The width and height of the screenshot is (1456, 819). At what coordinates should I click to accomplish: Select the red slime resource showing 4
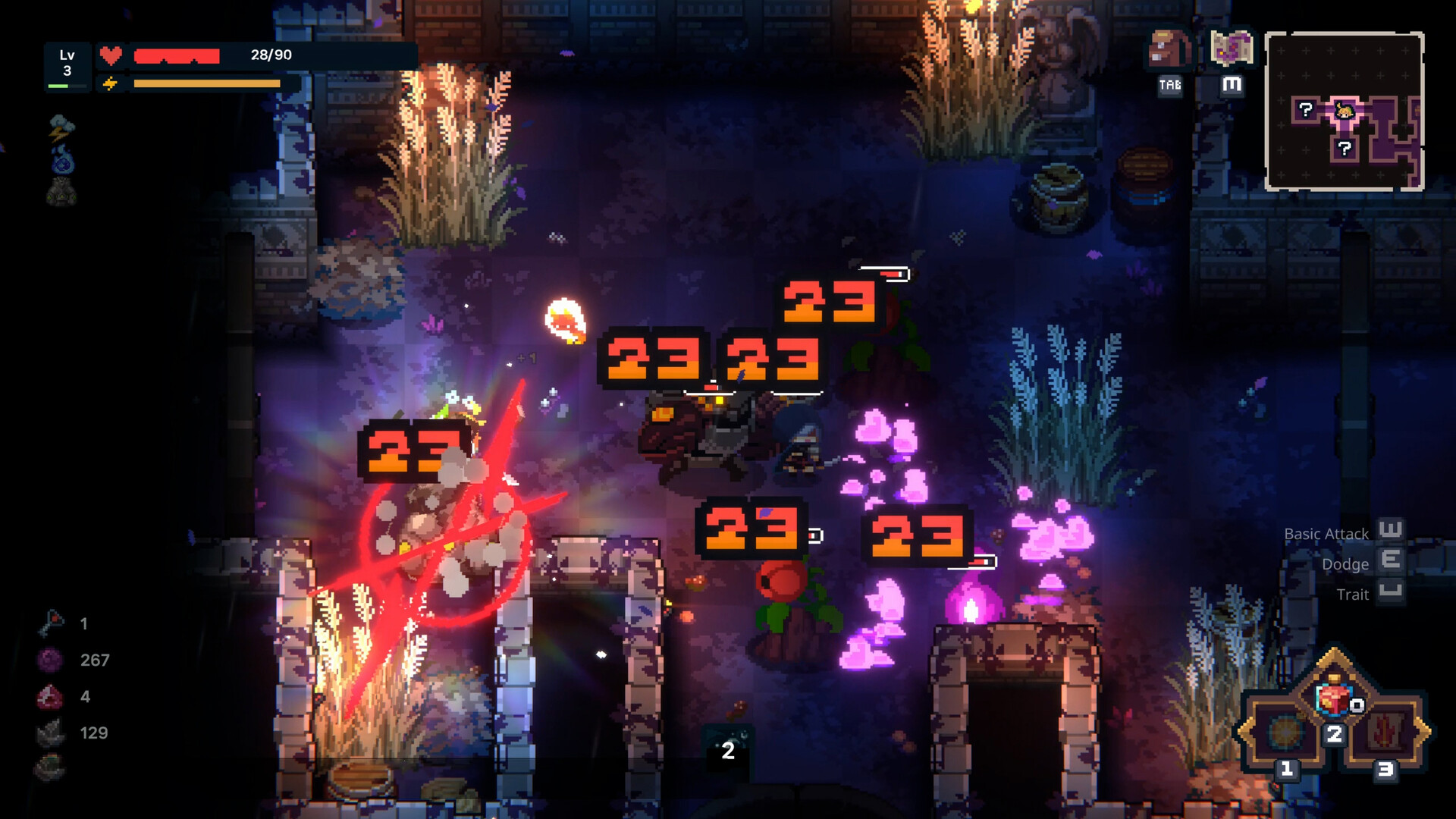pyautogui.click(x=50, y=697)
